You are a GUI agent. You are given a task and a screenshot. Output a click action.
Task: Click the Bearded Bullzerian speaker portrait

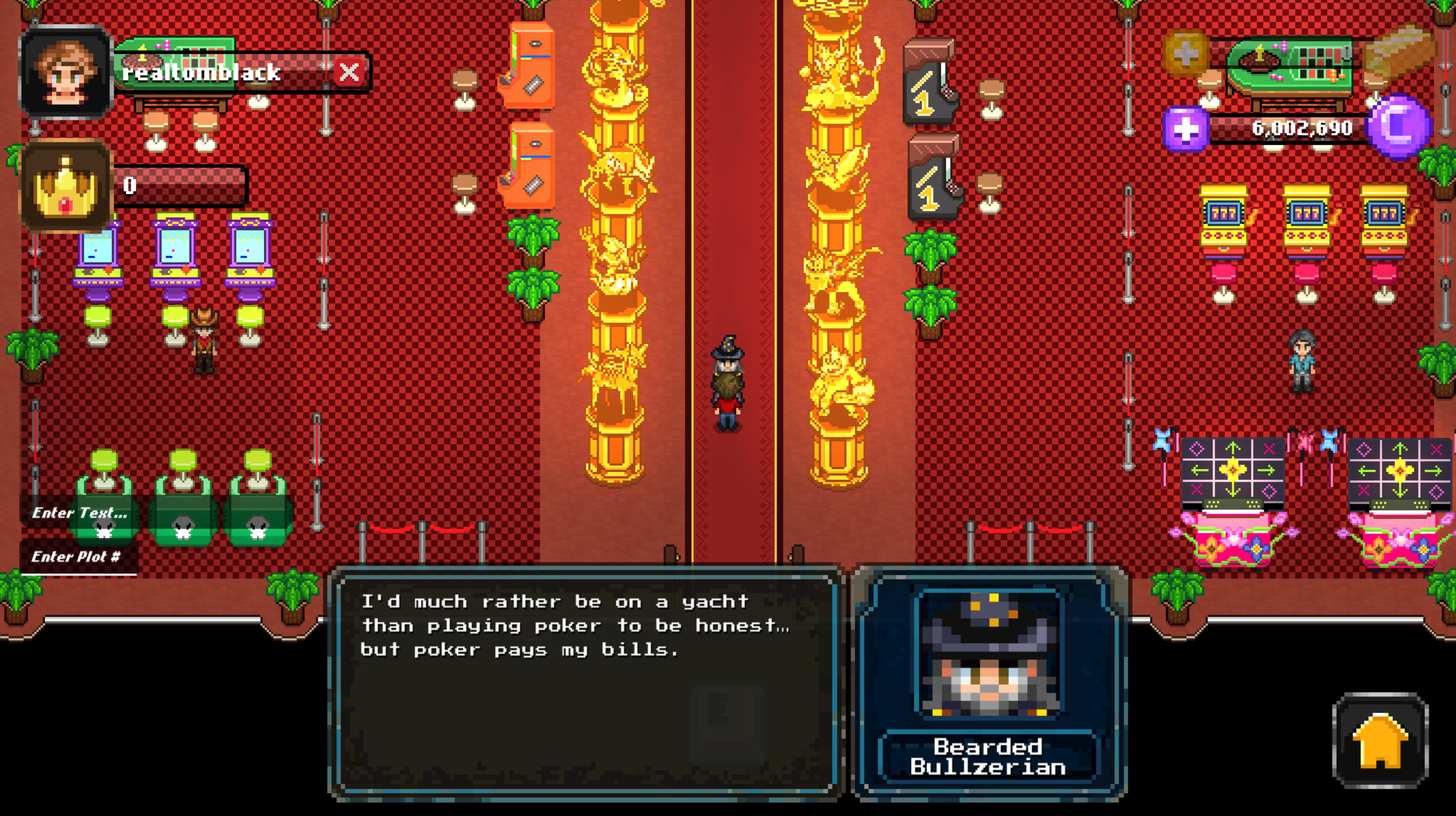coord(989,654)
